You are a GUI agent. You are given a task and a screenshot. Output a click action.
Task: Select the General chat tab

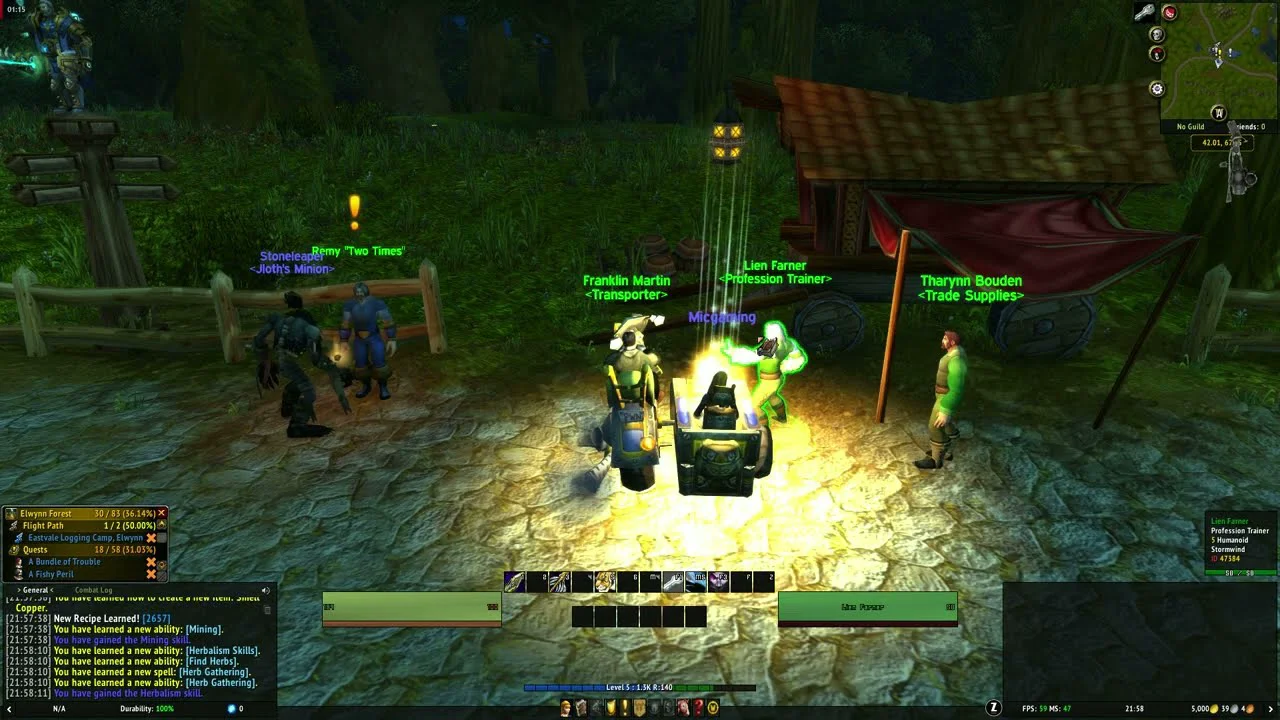click(x=34, y=590)
